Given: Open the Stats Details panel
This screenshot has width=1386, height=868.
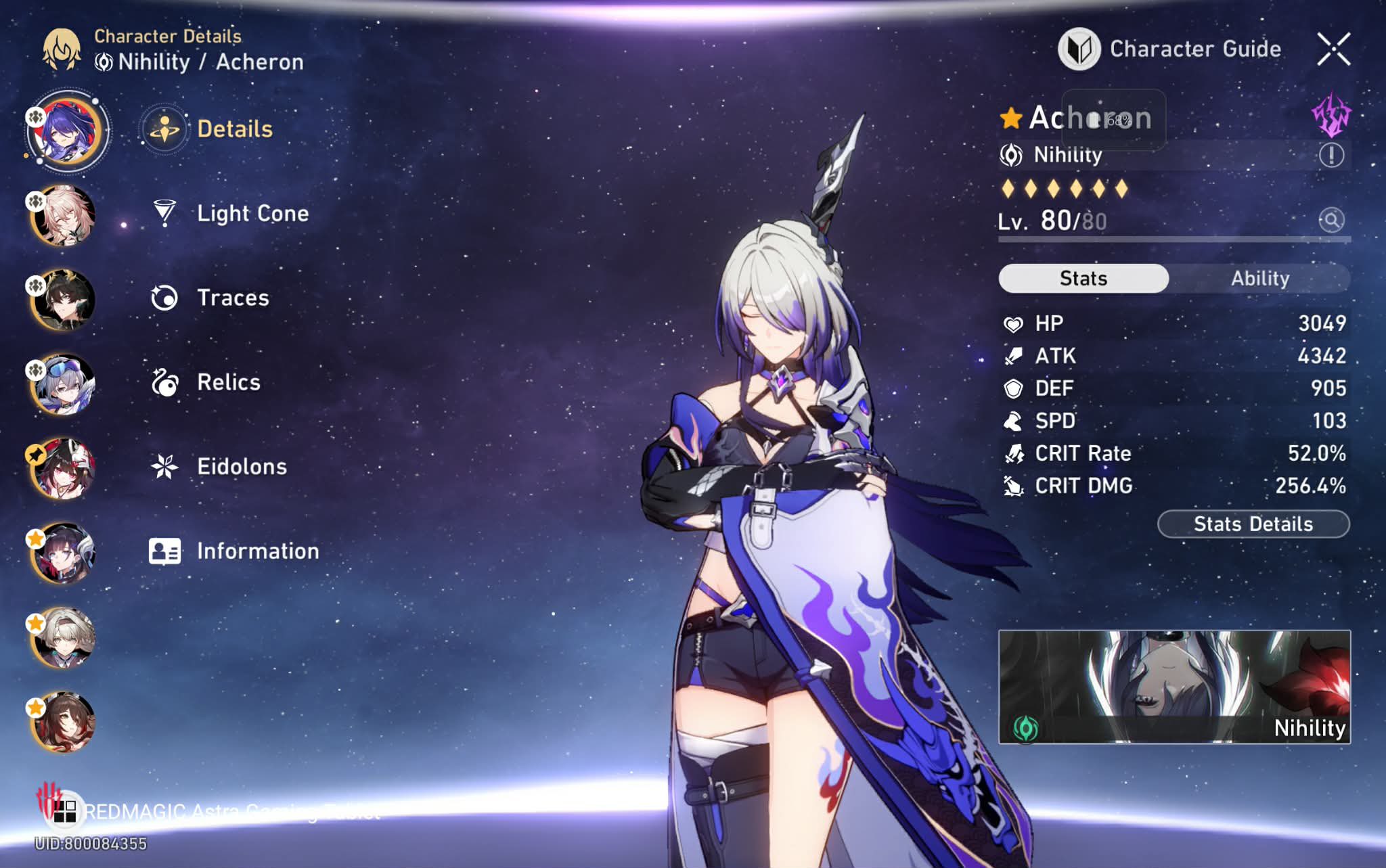Looking at the screenshot, I should tap(1253, 524).
